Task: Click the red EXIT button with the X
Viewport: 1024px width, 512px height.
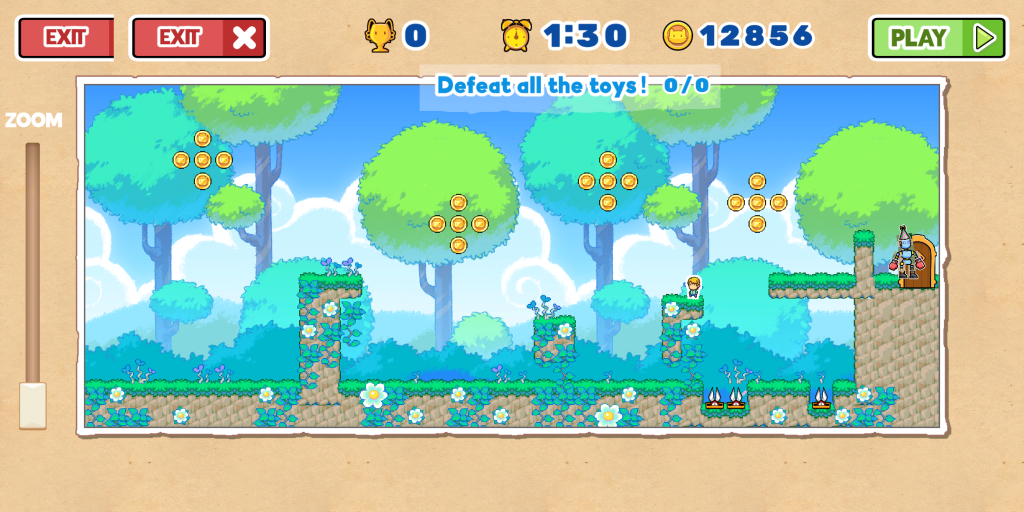Action: (199, 38)
